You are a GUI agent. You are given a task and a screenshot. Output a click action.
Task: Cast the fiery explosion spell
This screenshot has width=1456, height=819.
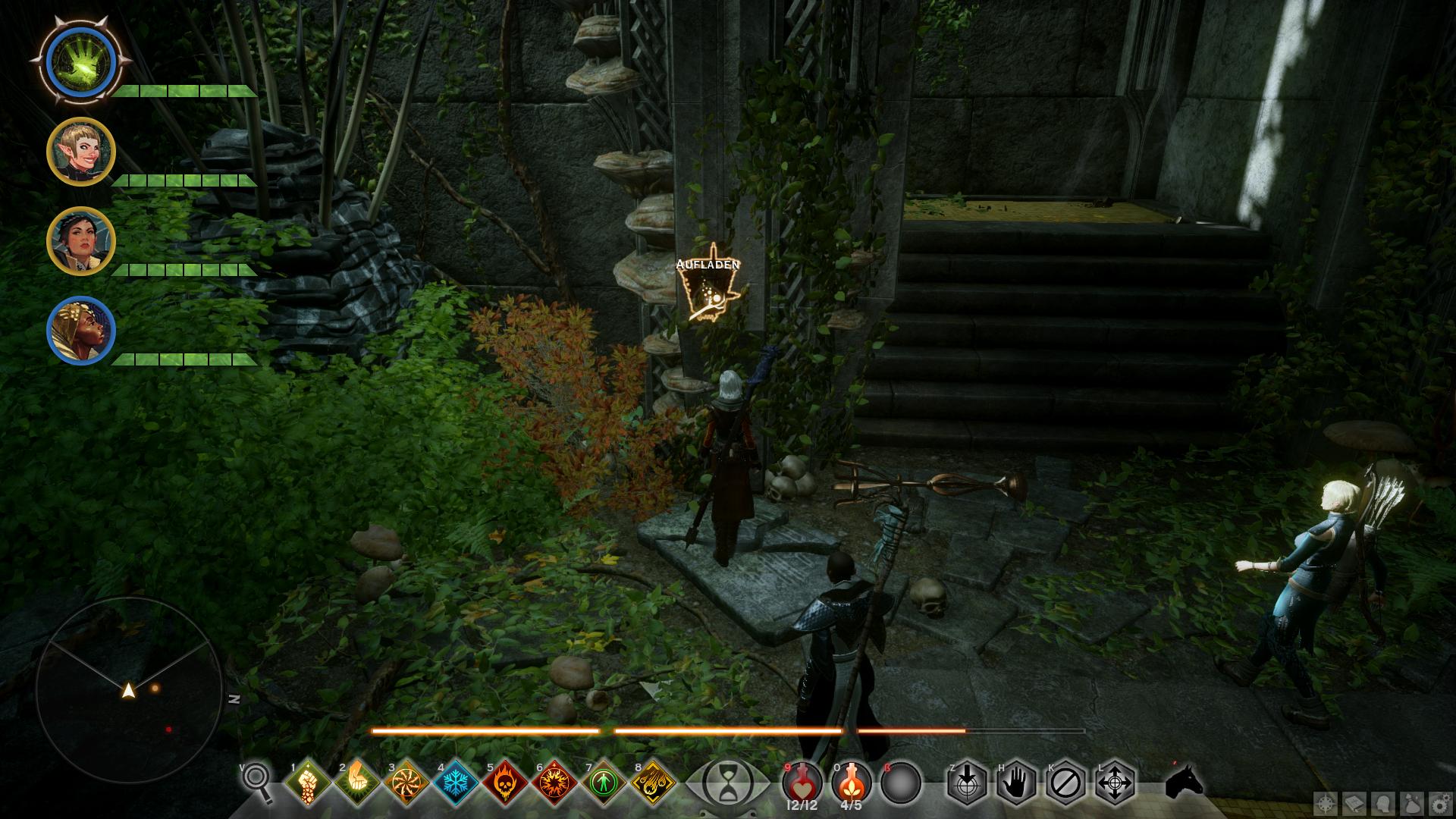[x=554, y=783]
